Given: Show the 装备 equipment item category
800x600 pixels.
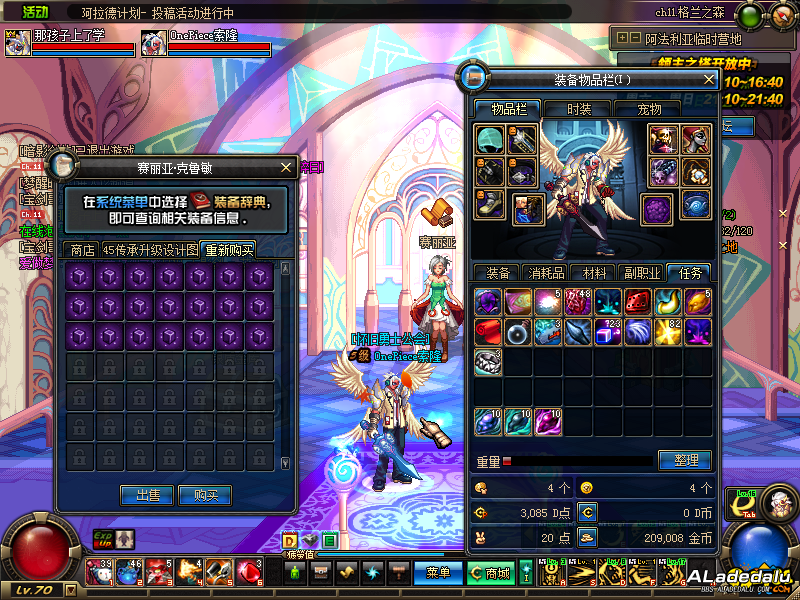Looking at the screenshot, I should click(497, 272).
